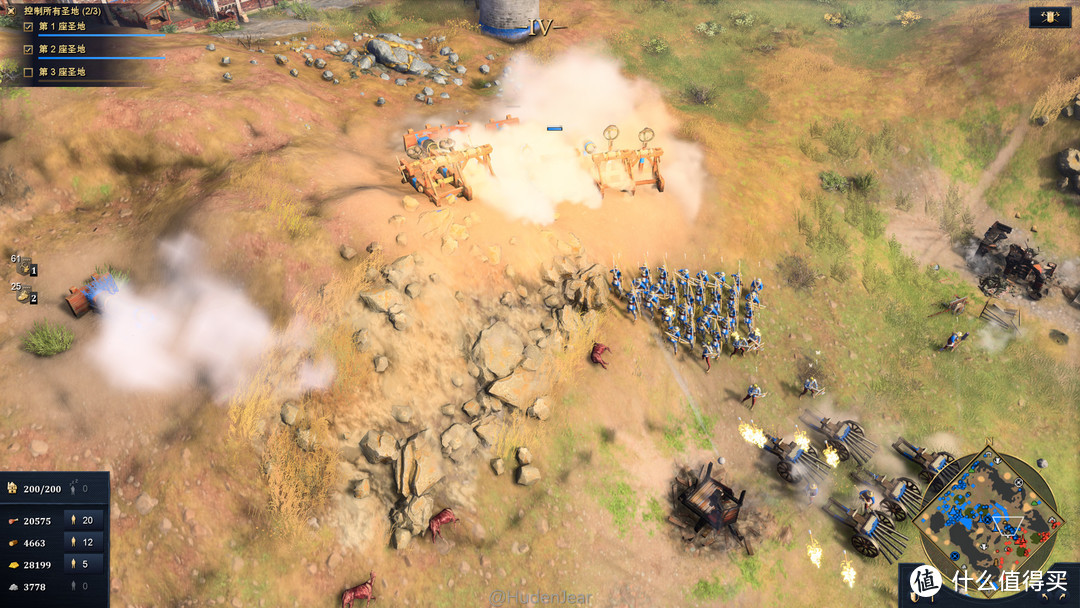This screenshot has width=1080, height=608.
Task: Click the third sacred site objective (第 3 座圣地)
Action: (62, 72)
